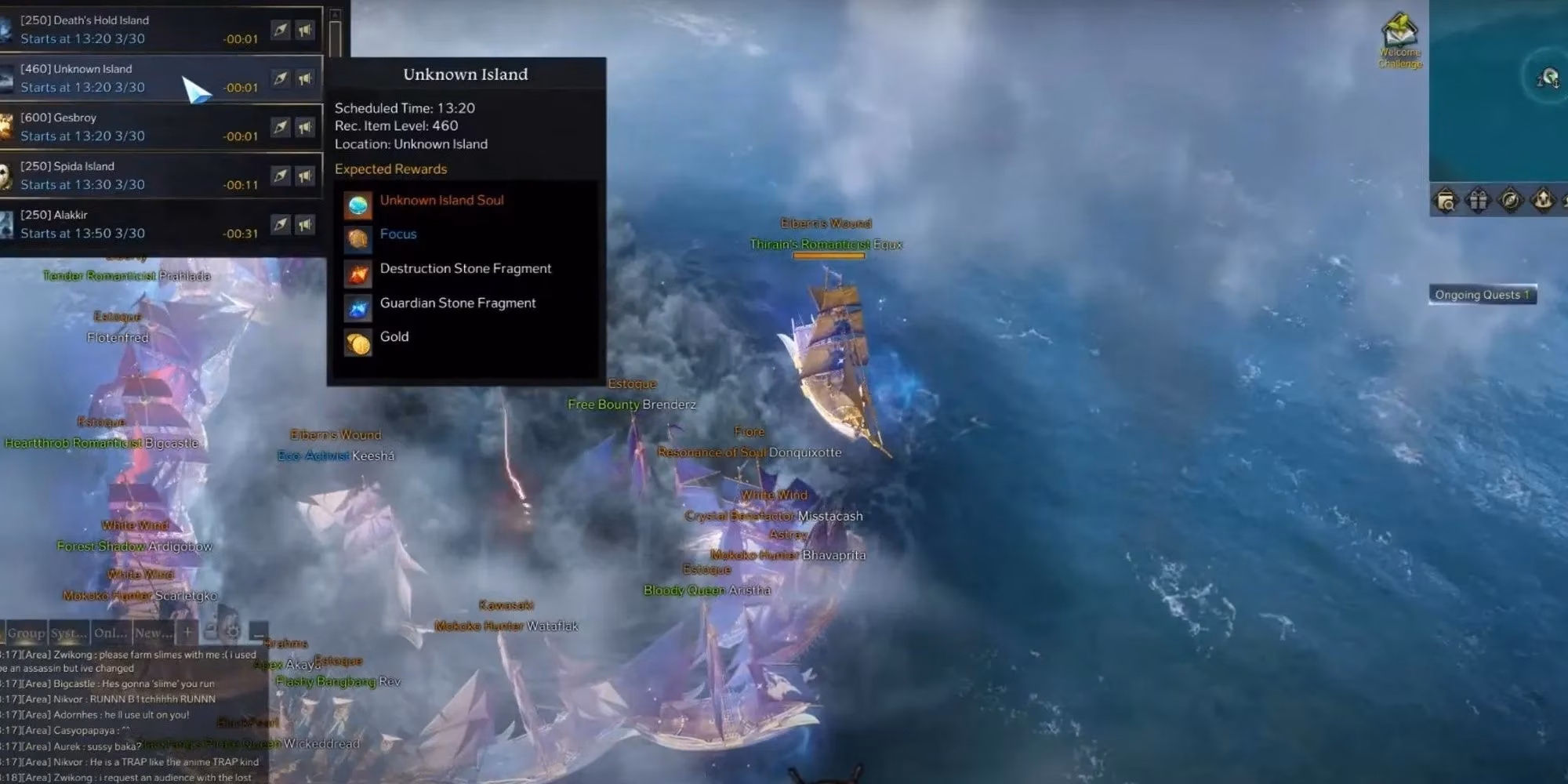Screen dimensions: 1568x784
Task: Click the plus button to add a chat tab
Action: pos(187,630)
